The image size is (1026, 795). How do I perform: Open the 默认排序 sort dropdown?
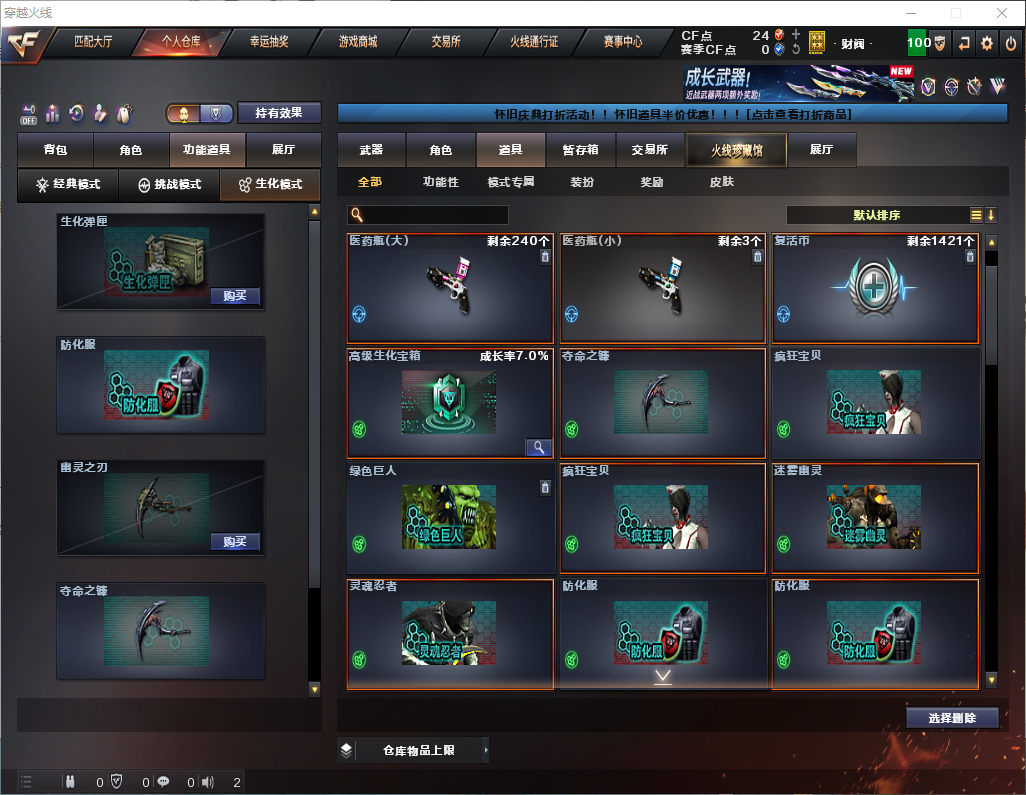(877, 215)
